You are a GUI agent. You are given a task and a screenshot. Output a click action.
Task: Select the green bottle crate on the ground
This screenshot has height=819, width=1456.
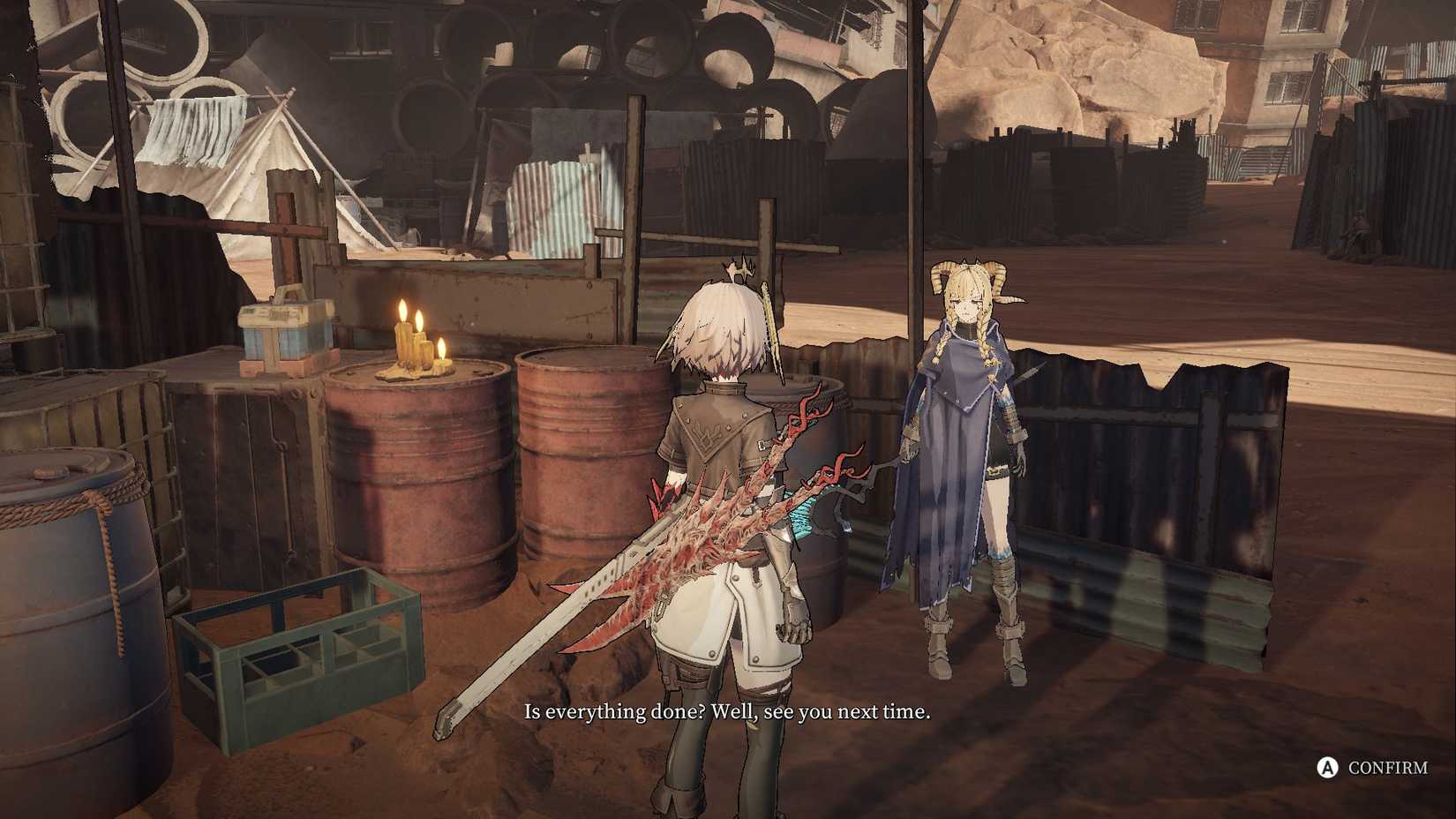tap(300, 635)
